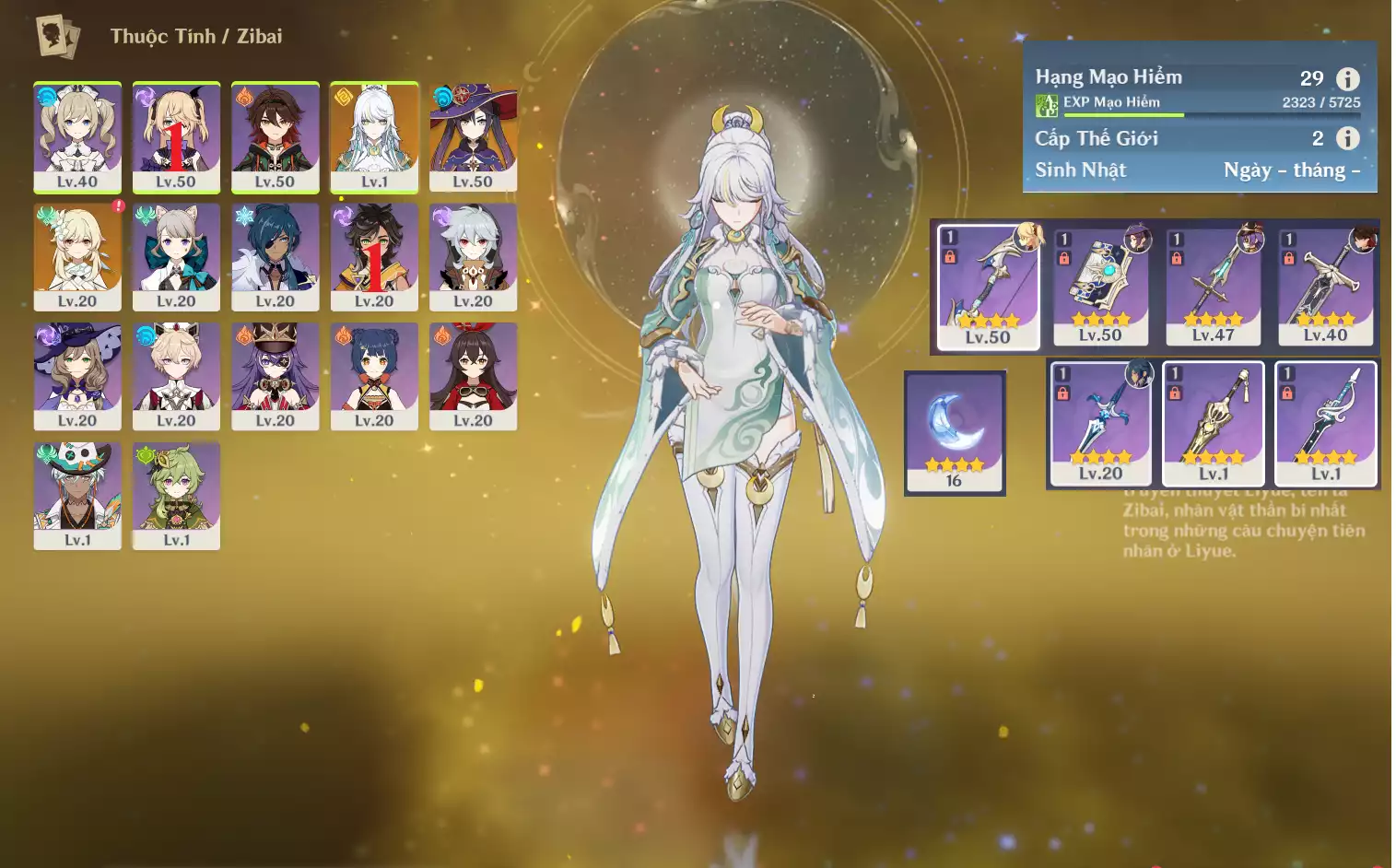Click the crescent moon item showing 16
Image resolution: width=1396 pixels, height=868 pixels.
955,432
